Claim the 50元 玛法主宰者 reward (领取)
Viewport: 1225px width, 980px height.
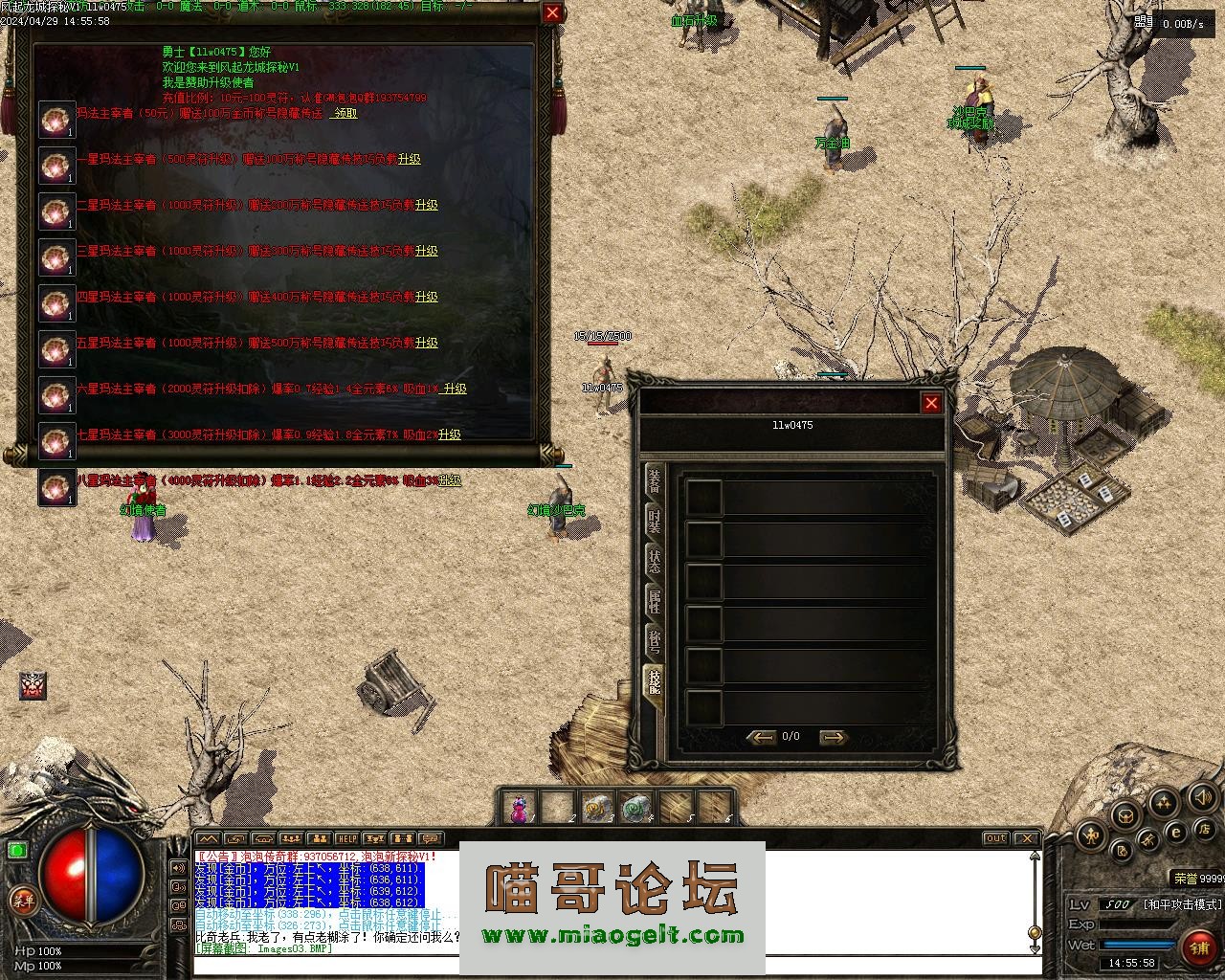(x=345, y=113)
